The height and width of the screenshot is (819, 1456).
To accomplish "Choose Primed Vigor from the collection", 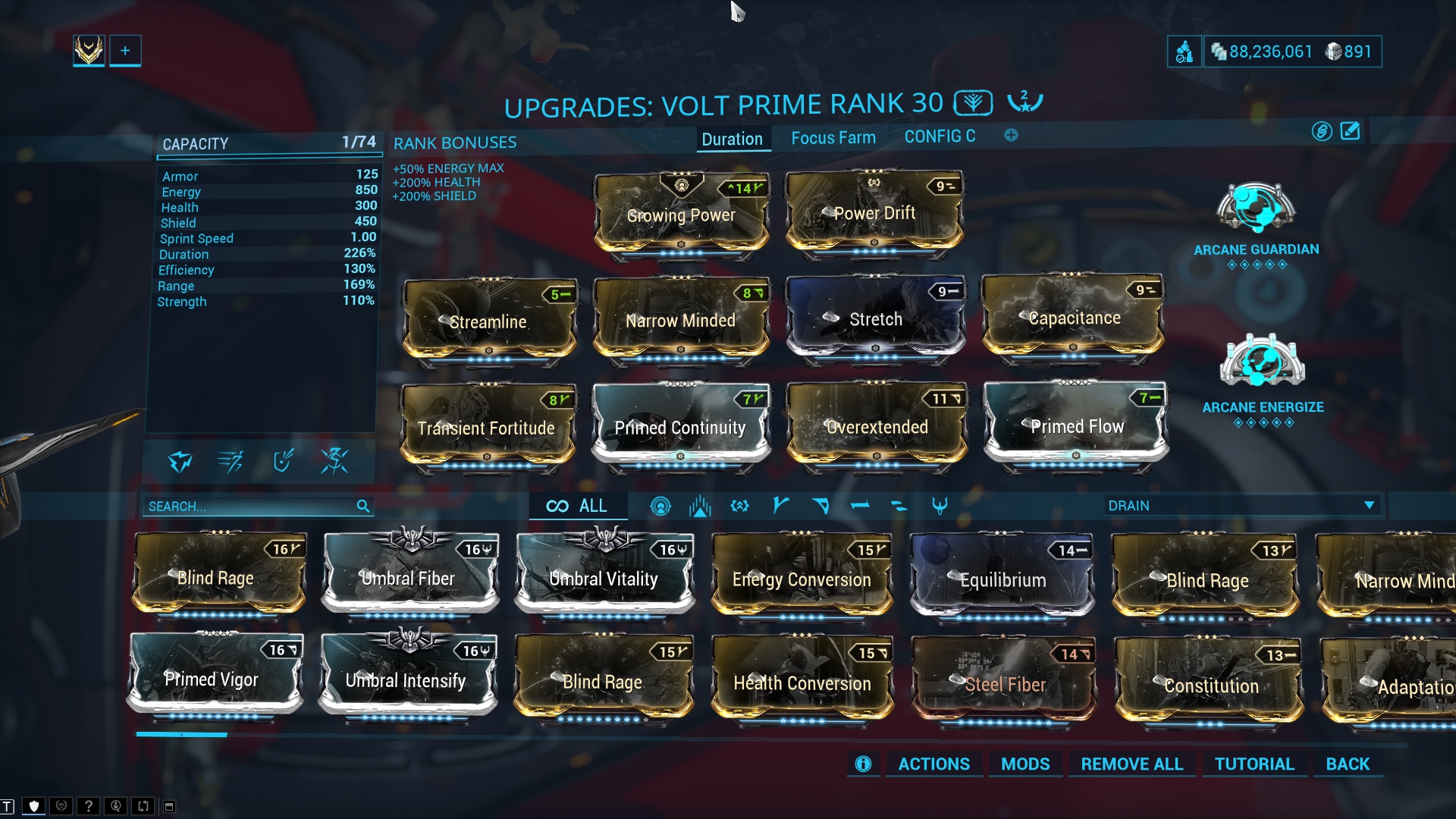I will [x=212, y=678].
